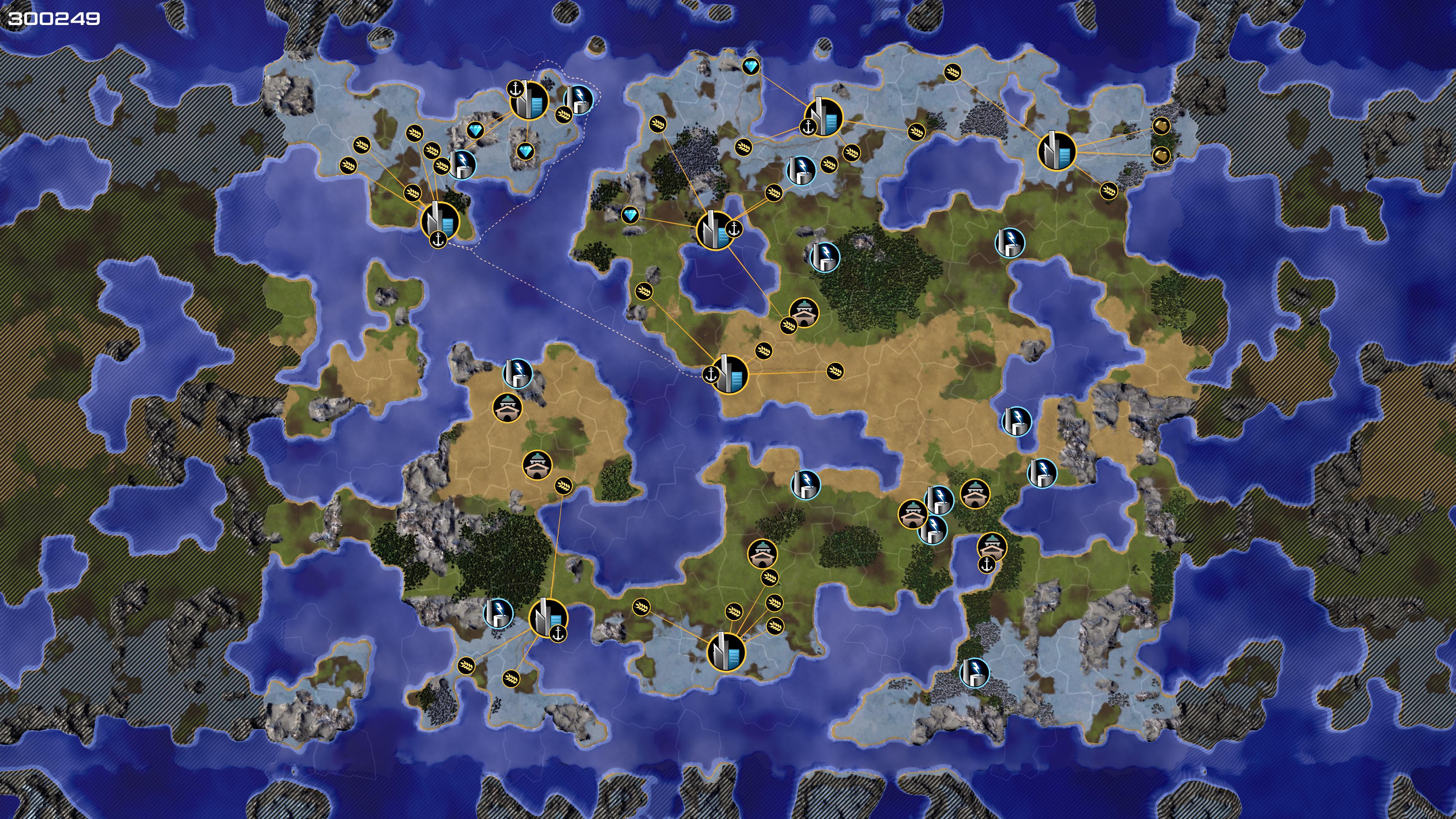Select the city with anchor beside inland lake
This screenshot has height=819, width=1456.
[715, 230]
